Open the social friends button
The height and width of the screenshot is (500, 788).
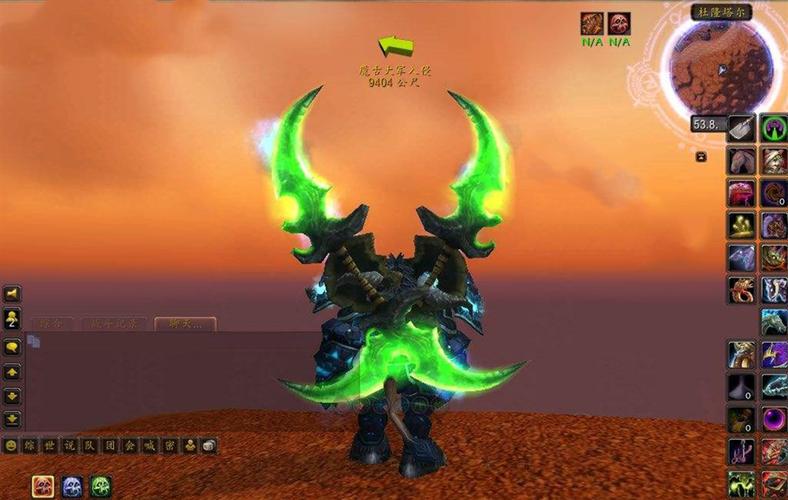pyautogui.click(x=13, y=319)
